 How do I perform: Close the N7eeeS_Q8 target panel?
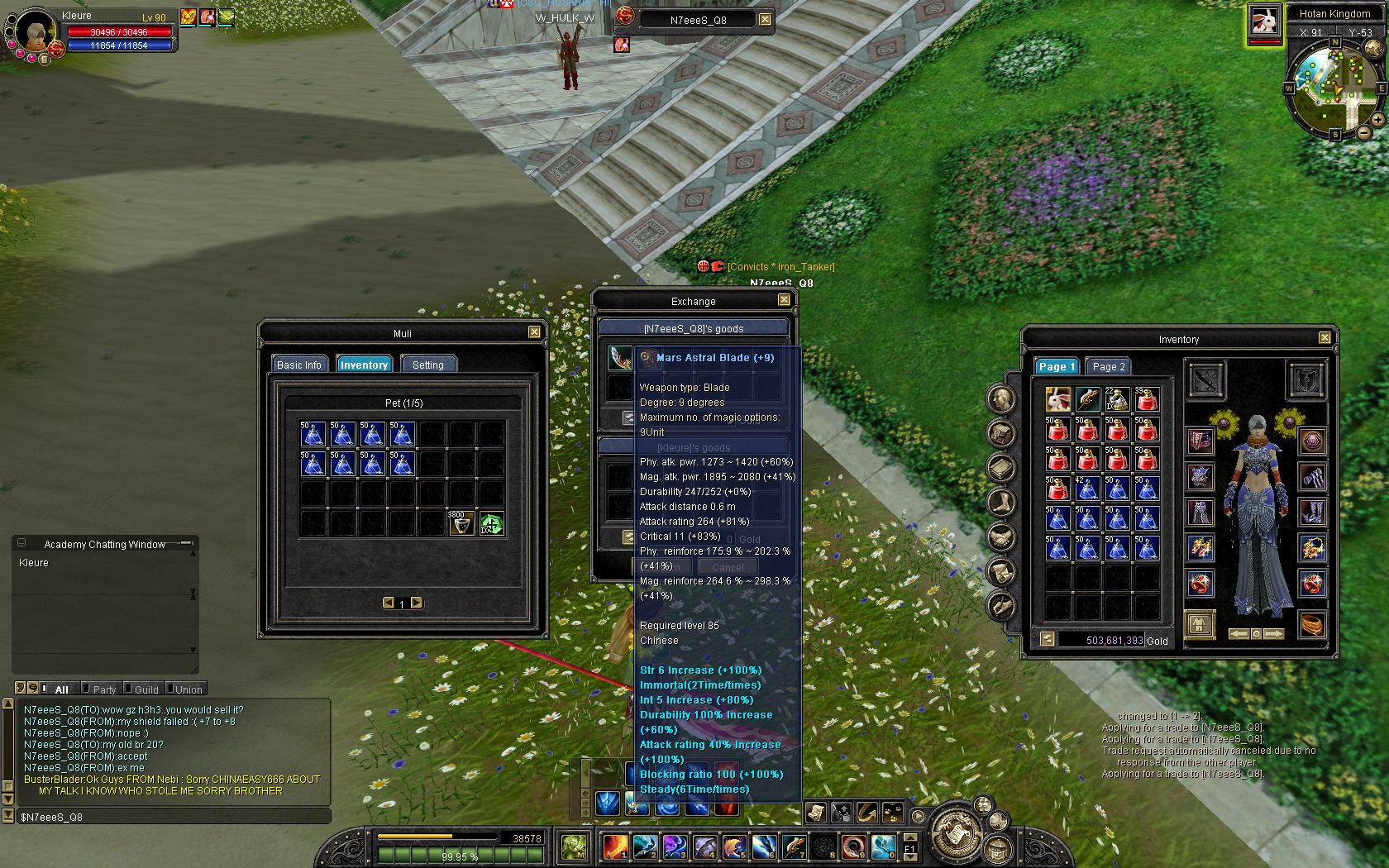point(765,19)
